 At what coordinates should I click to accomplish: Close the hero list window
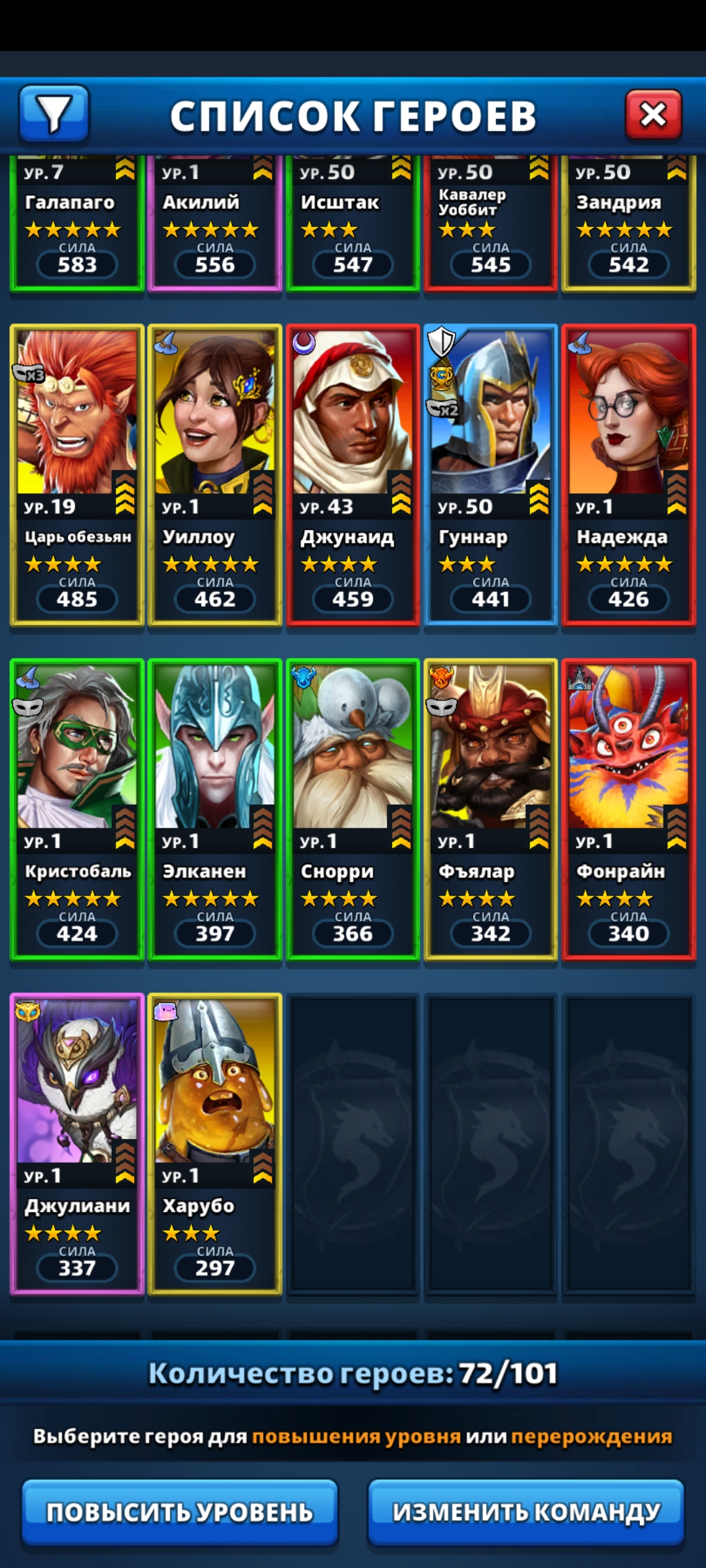653,115
